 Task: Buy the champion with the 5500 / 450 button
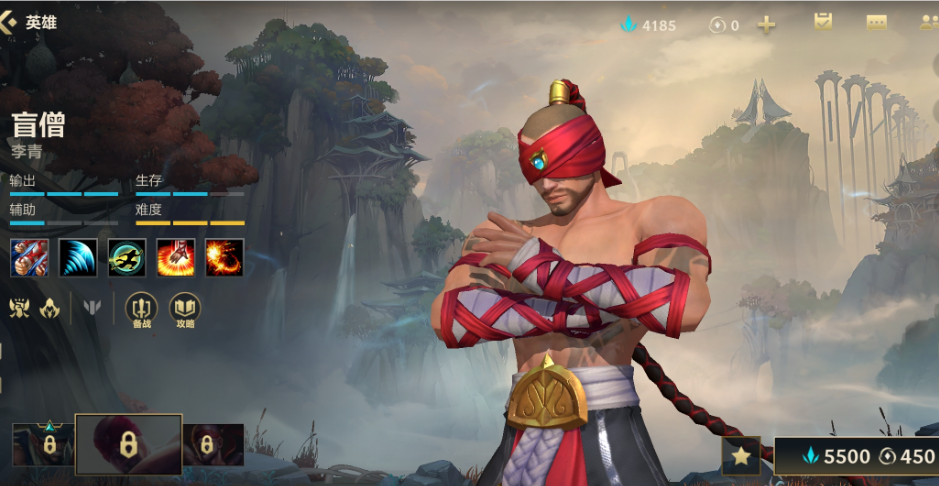(x=859, y=456)
